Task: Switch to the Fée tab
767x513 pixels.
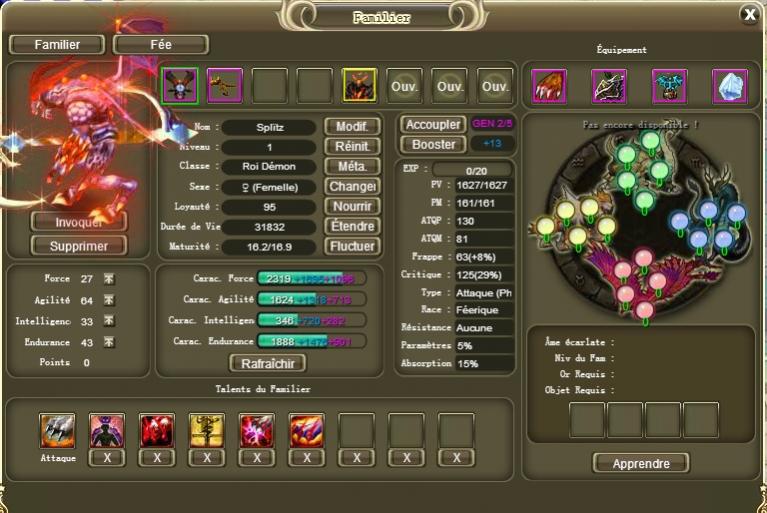Action: coord(161,44)
